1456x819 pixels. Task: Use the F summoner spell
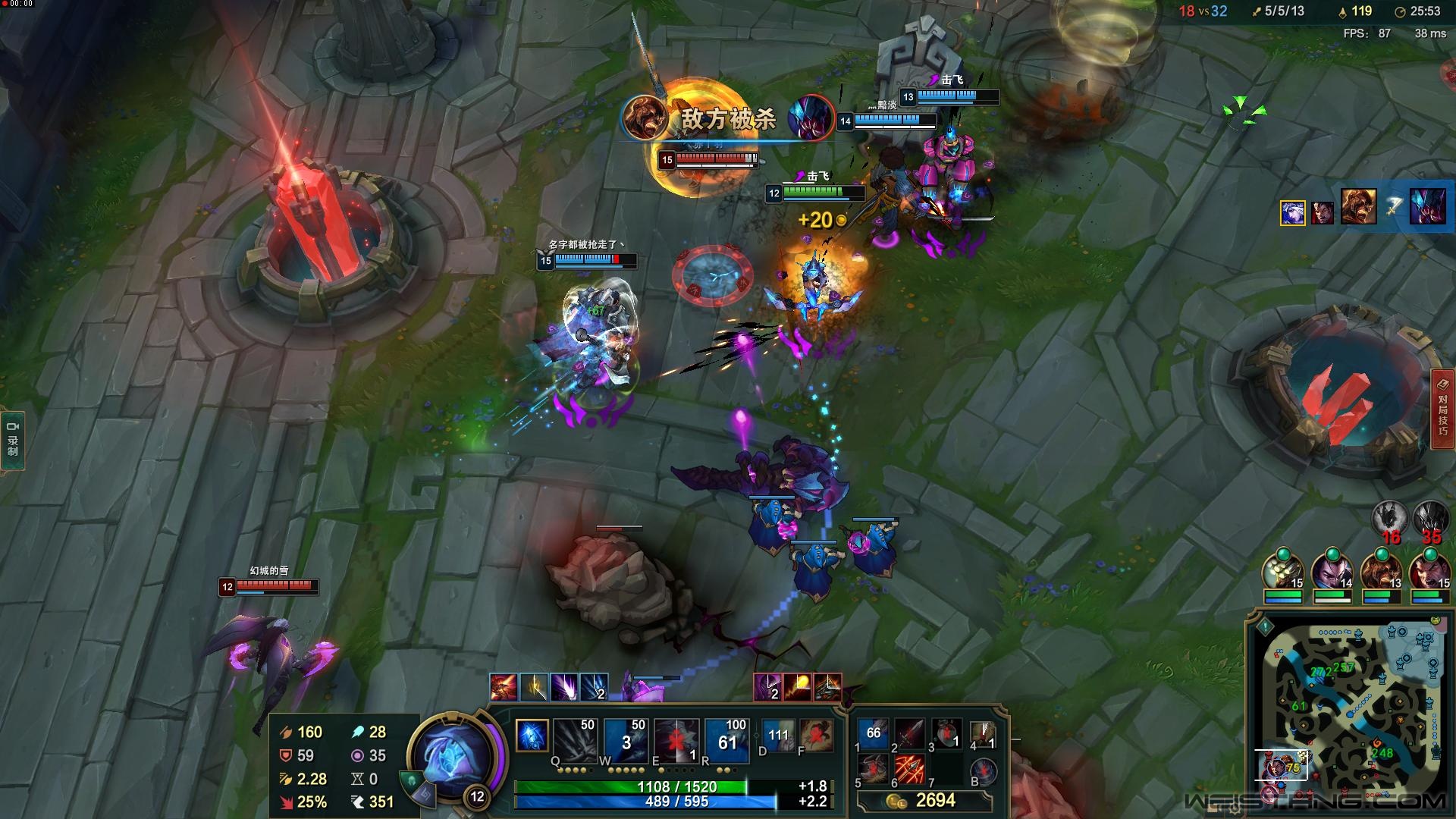coord(816,736)
